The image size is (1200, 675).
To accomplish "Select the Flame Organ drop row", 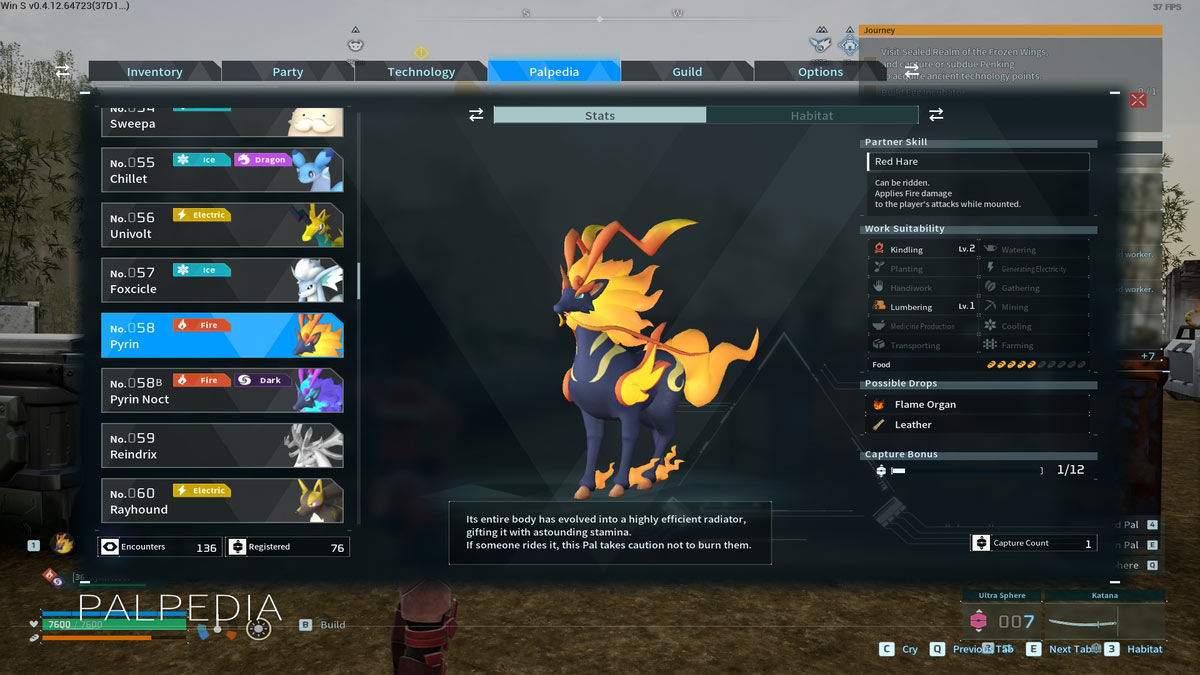I will pos(976,405).
